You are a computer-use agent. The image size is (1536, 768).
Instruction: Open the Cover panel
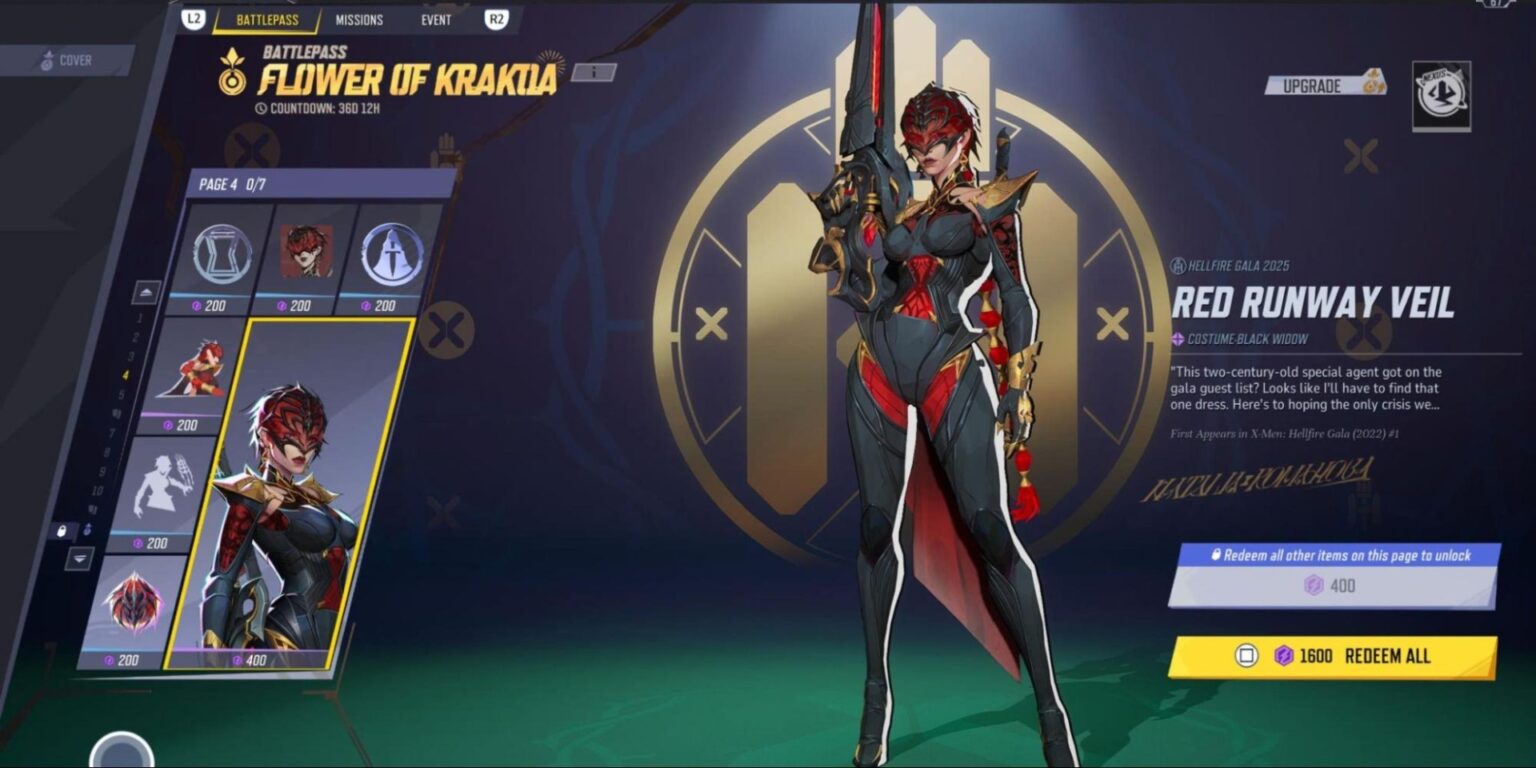click(66, 61)
